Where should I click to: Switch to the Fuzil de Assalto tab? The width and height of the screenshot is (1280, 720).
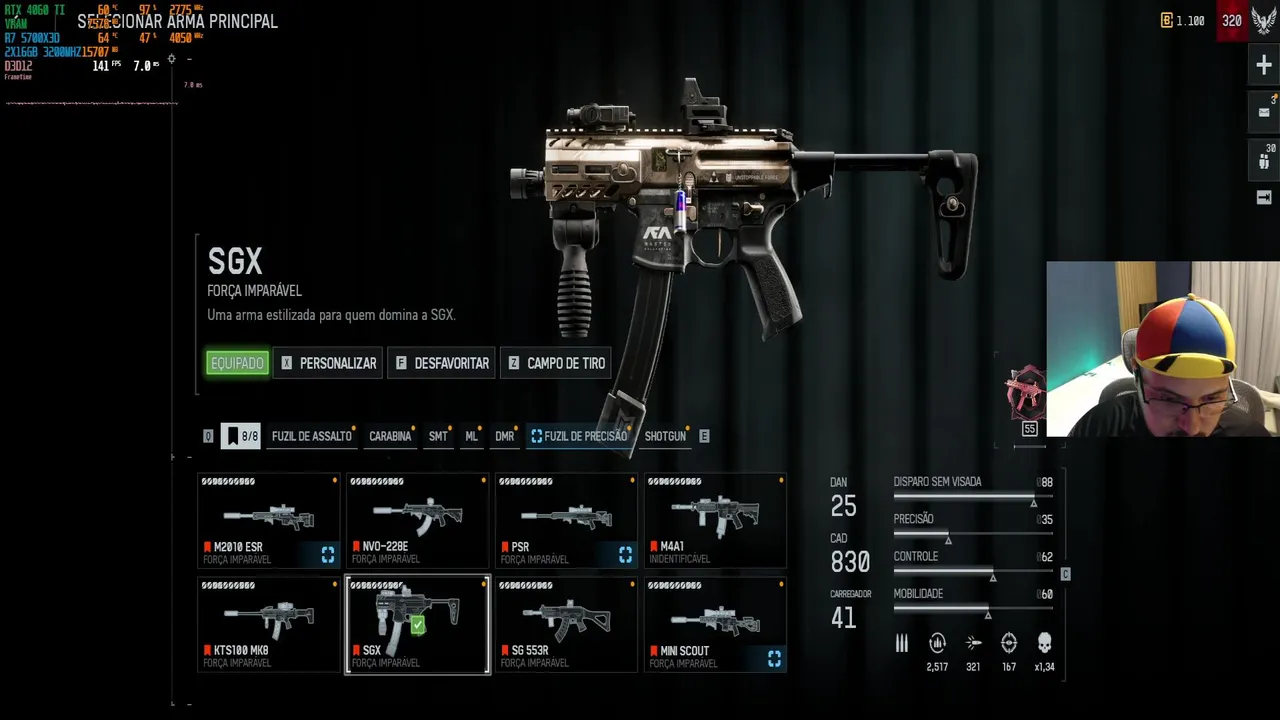tap(312, 436)
